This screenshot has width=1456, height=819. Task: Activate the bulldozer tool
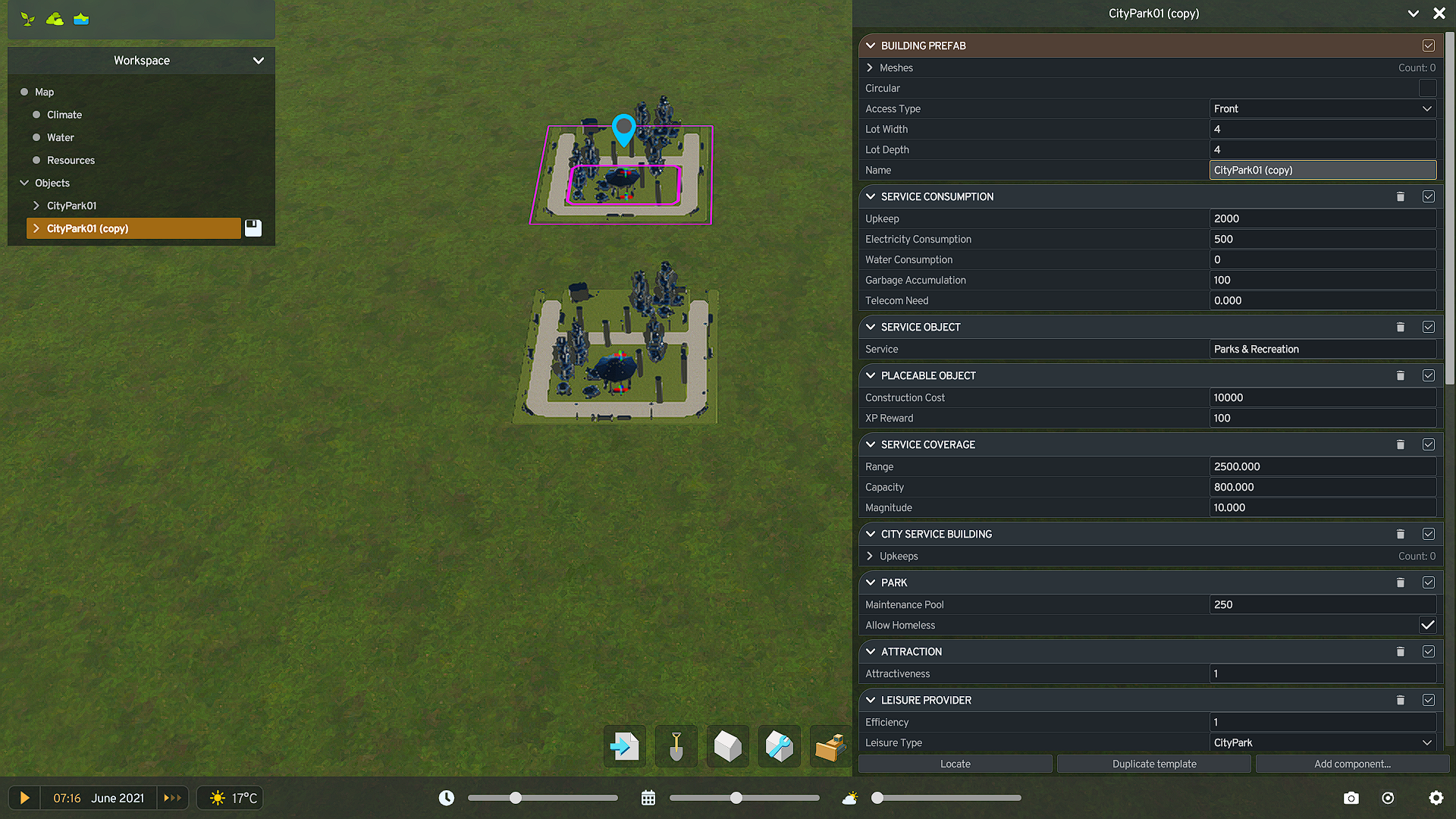coord(830,746)
